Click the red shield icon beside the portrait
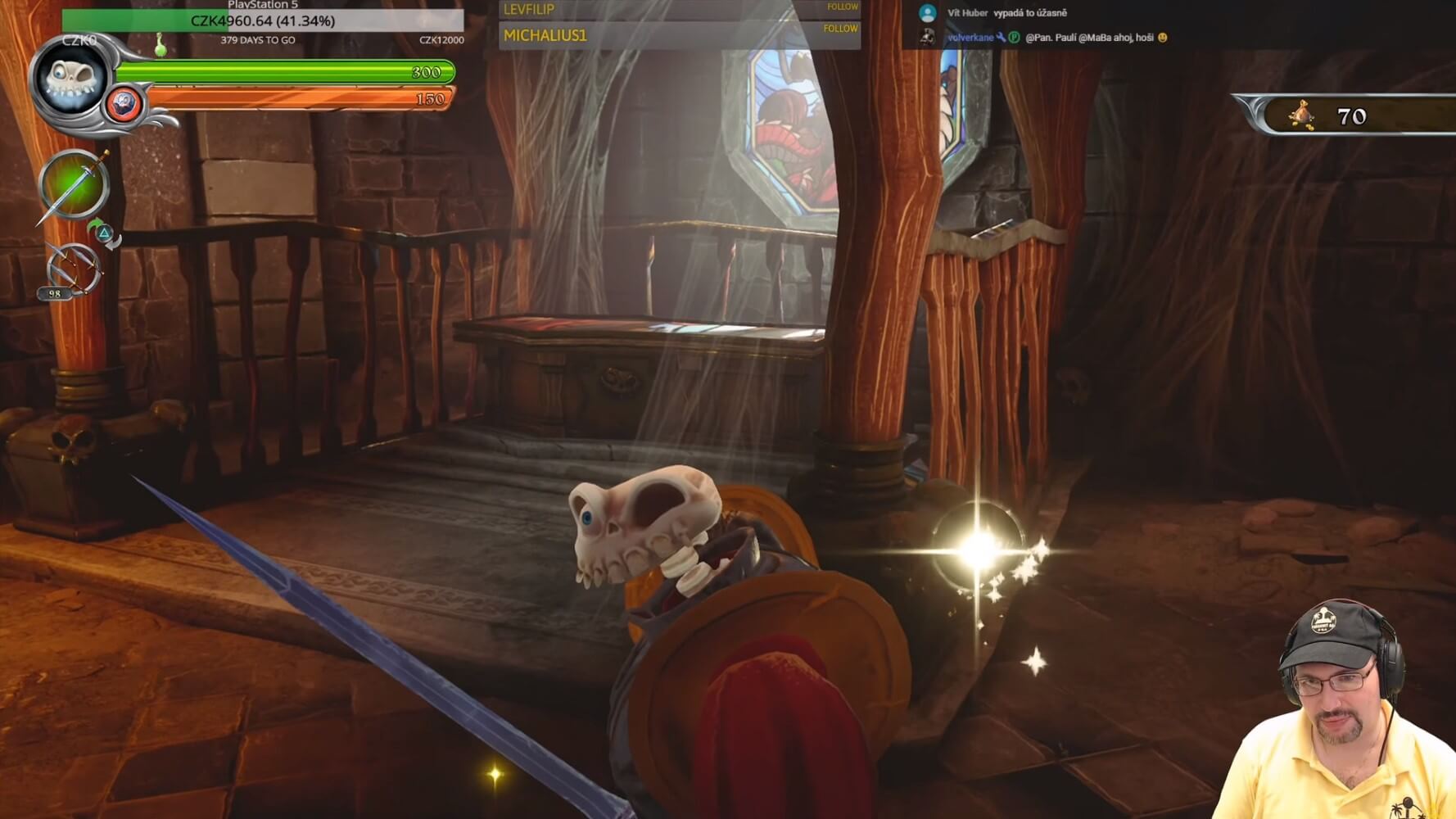This screenshot has height=819, width=1456. (124, 104)
